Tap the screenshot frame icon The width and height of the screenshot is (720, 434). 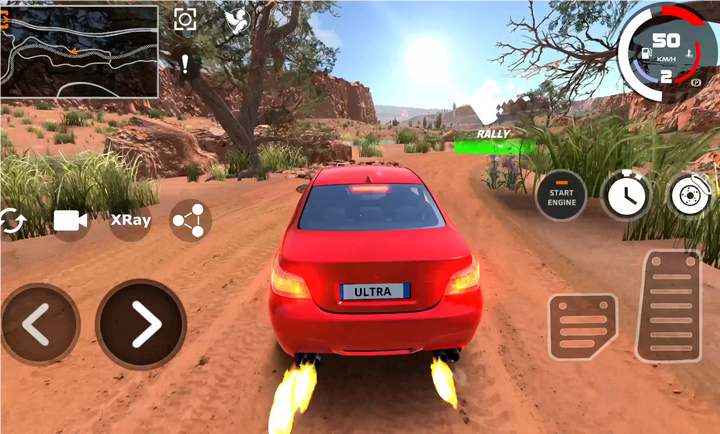tap(185, 20)
